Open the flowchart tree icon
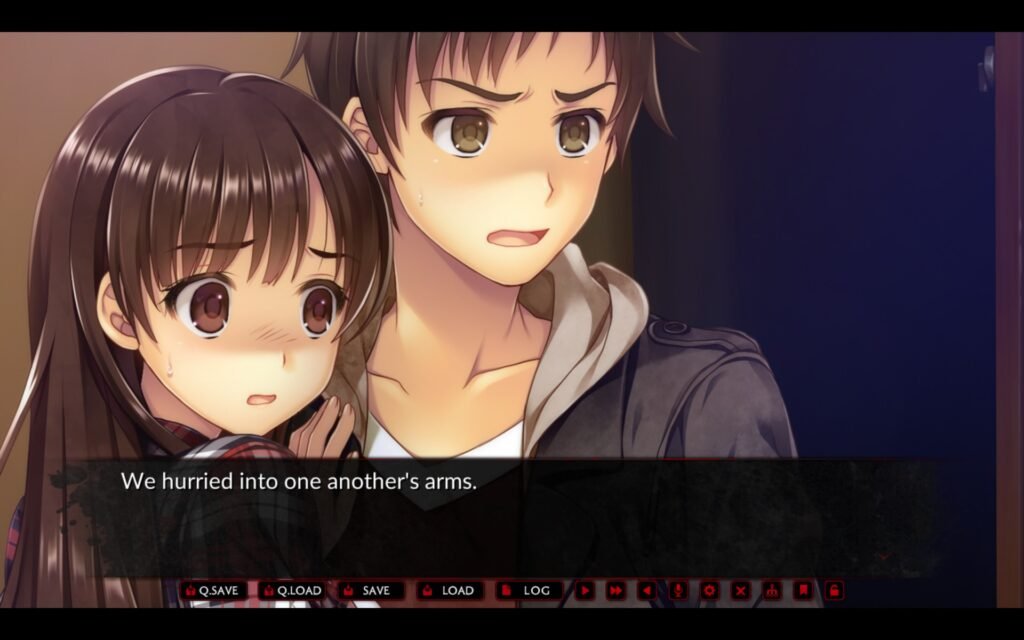This screenshot has height=640, width=1024. [x=771, y=591]
